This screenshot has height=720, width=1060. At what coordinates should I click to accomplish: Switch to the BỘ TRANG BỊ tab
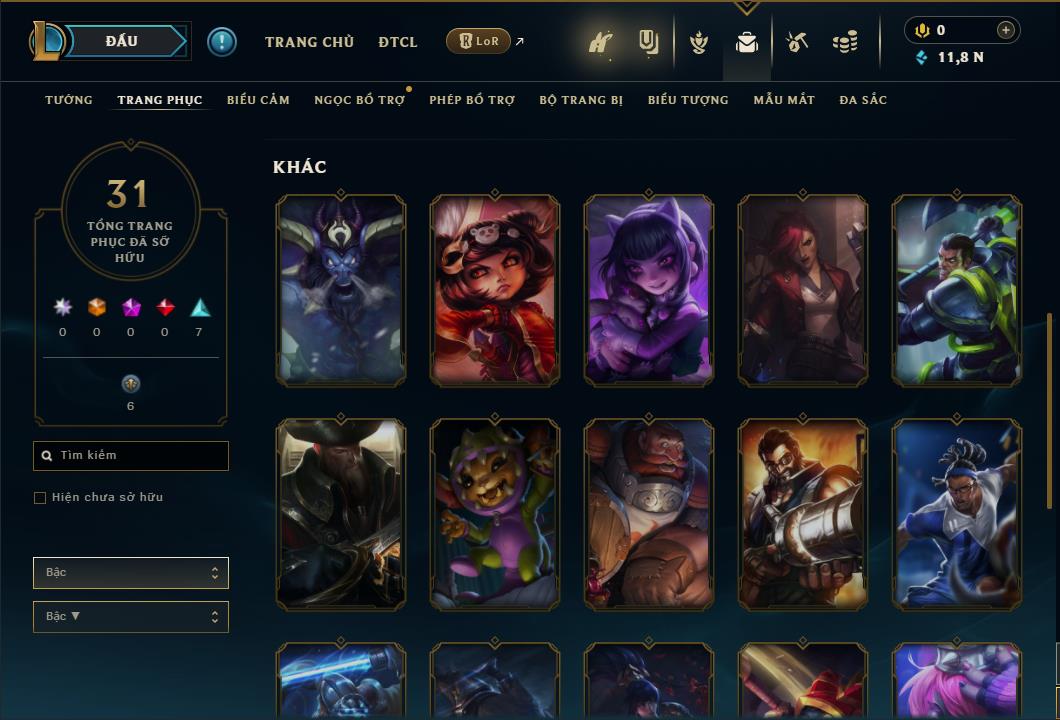tap(581, 100)
